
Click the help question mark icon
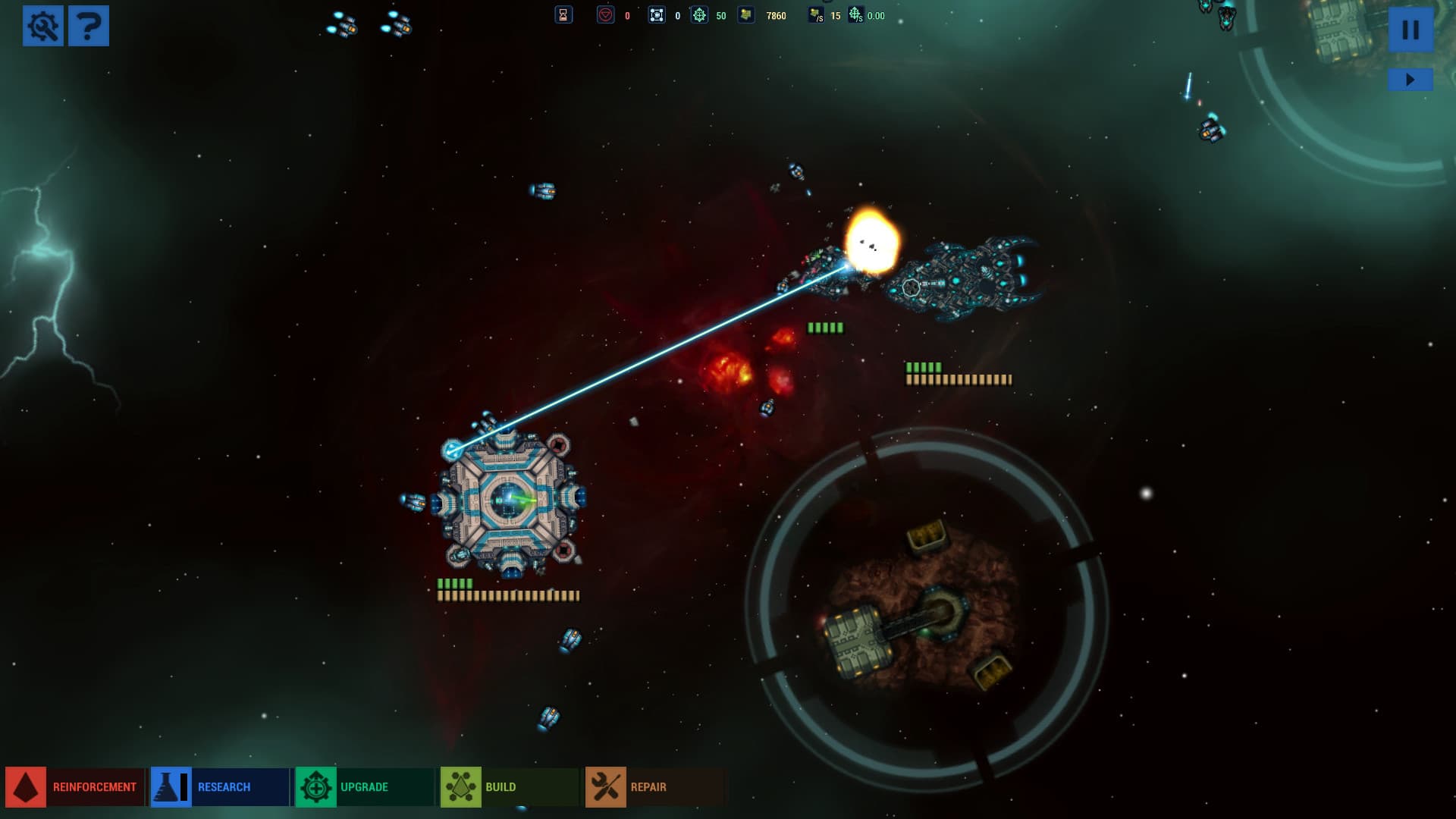coord(90,25)
